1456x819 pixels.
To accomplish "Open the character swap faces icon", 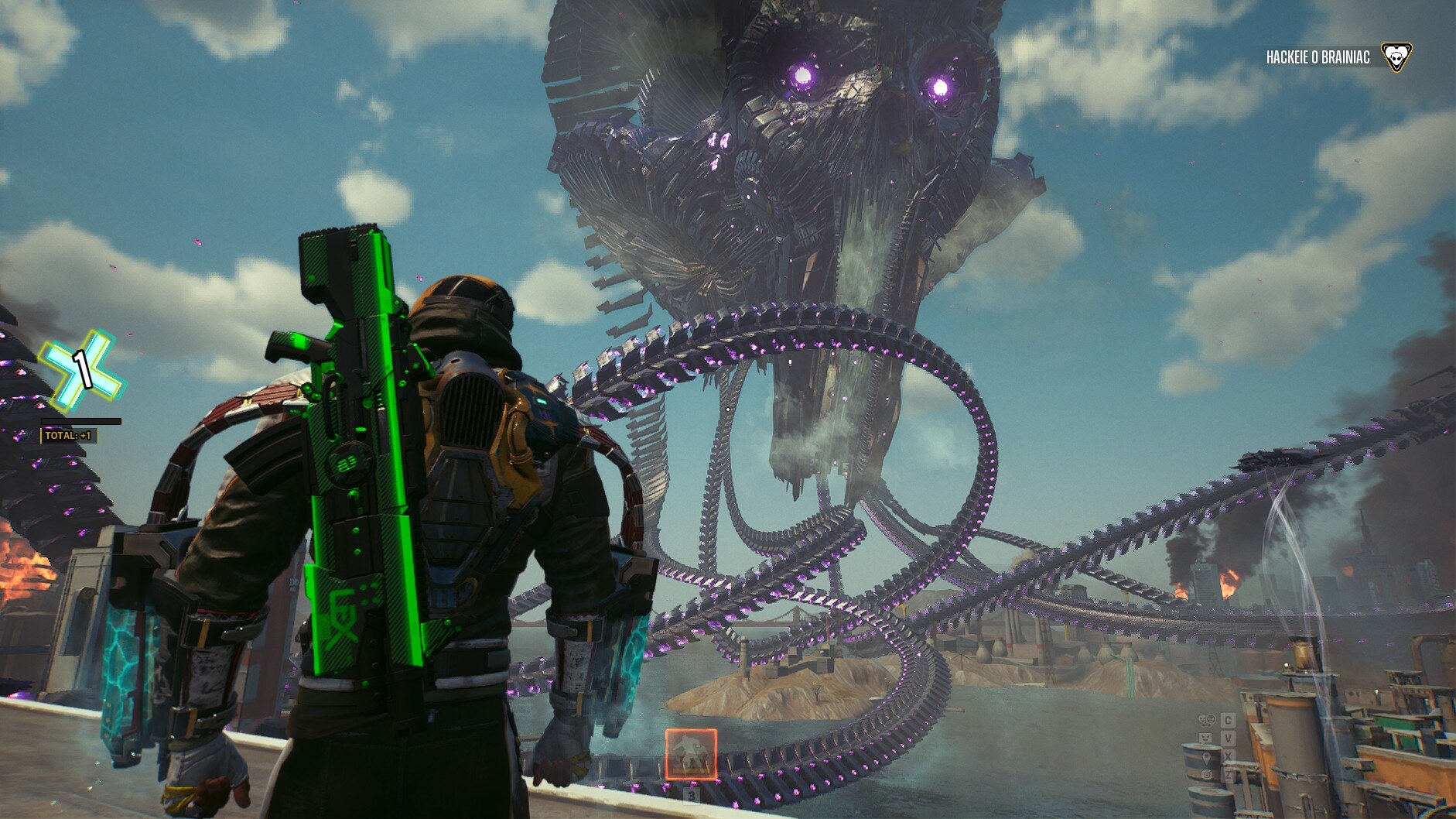I will click(1207, 720).
